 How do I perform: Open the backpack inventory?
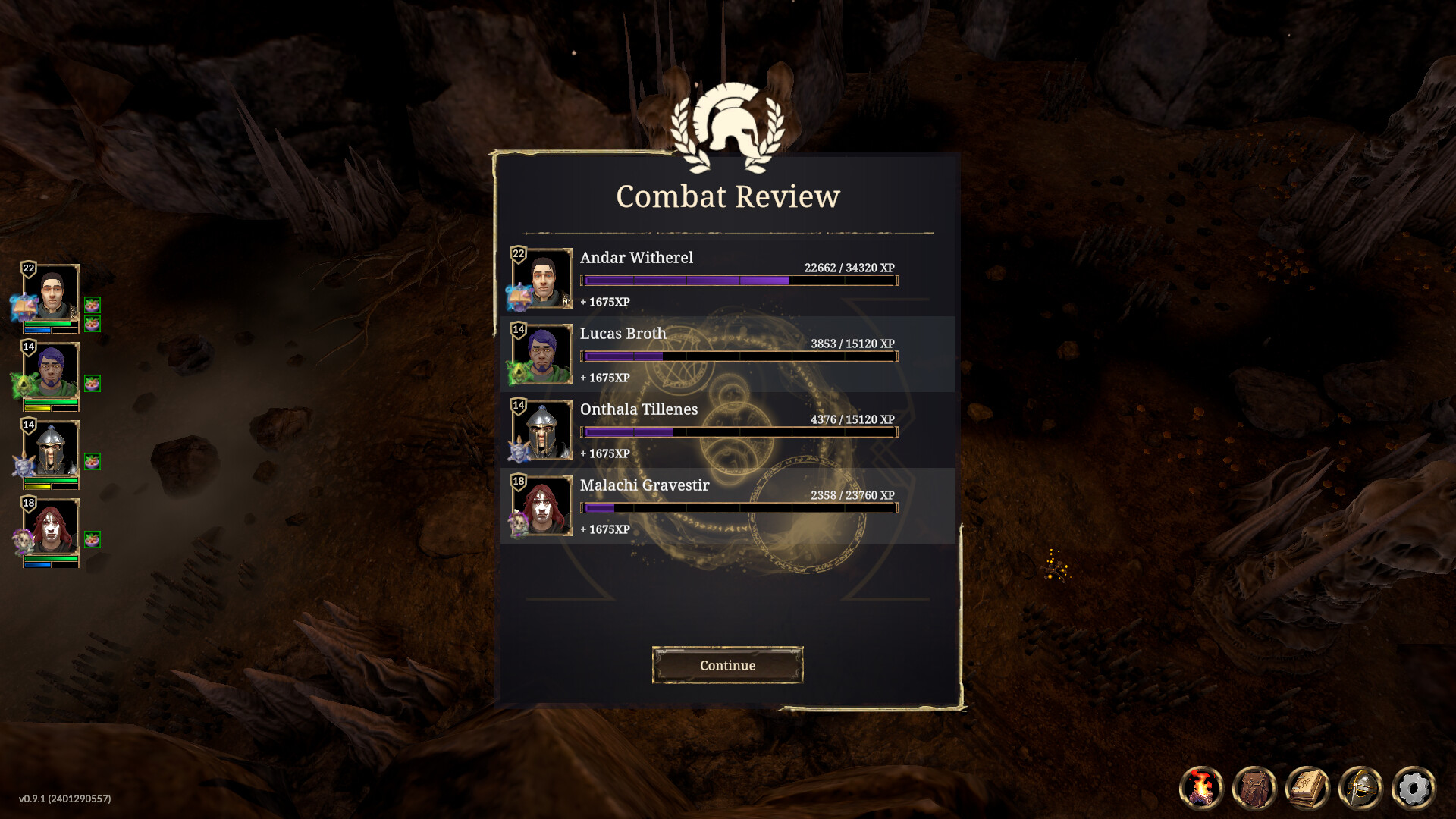[1256, 788]
